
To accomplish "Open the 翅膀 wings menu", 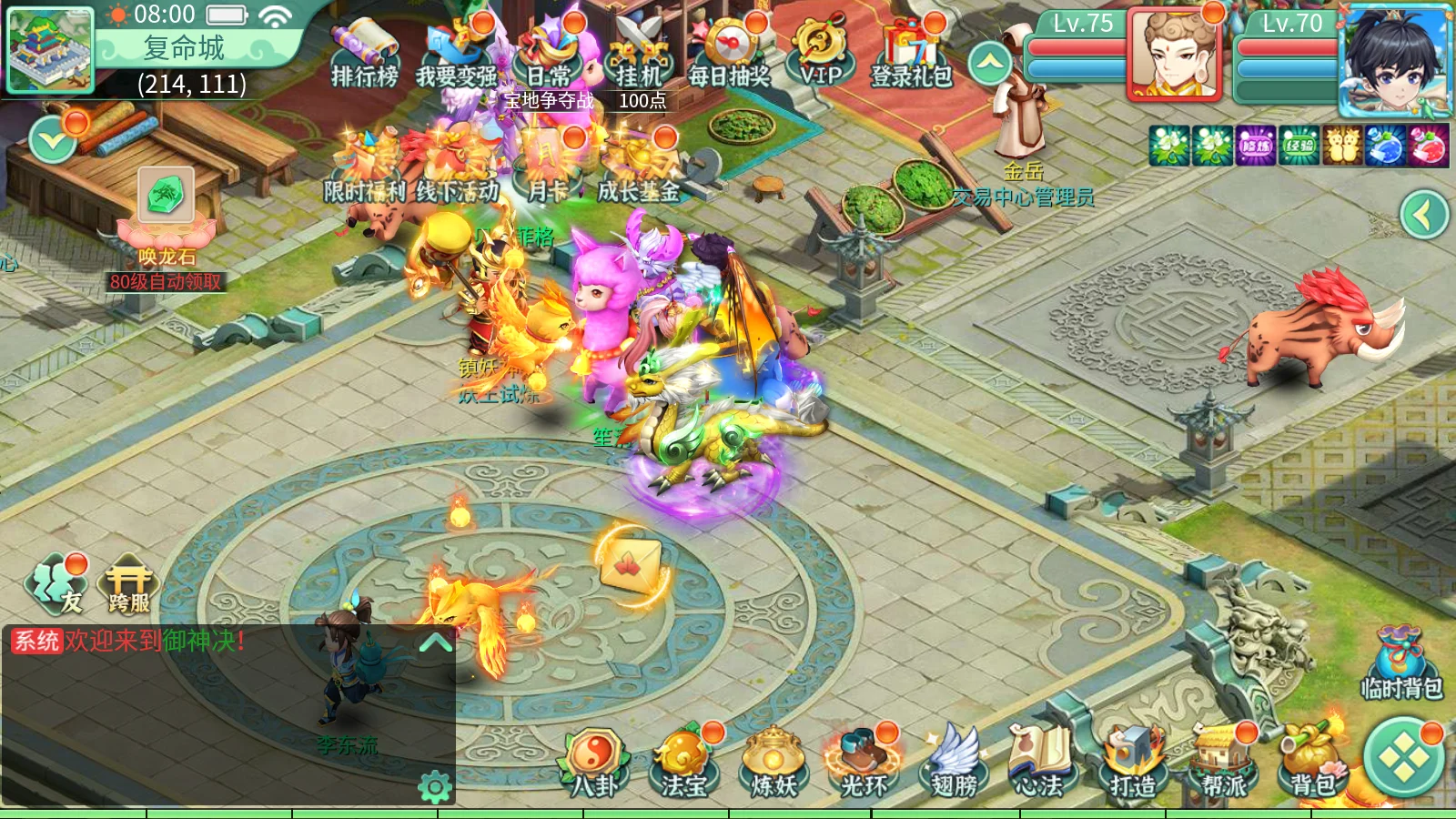I will [x=954, y=764].
